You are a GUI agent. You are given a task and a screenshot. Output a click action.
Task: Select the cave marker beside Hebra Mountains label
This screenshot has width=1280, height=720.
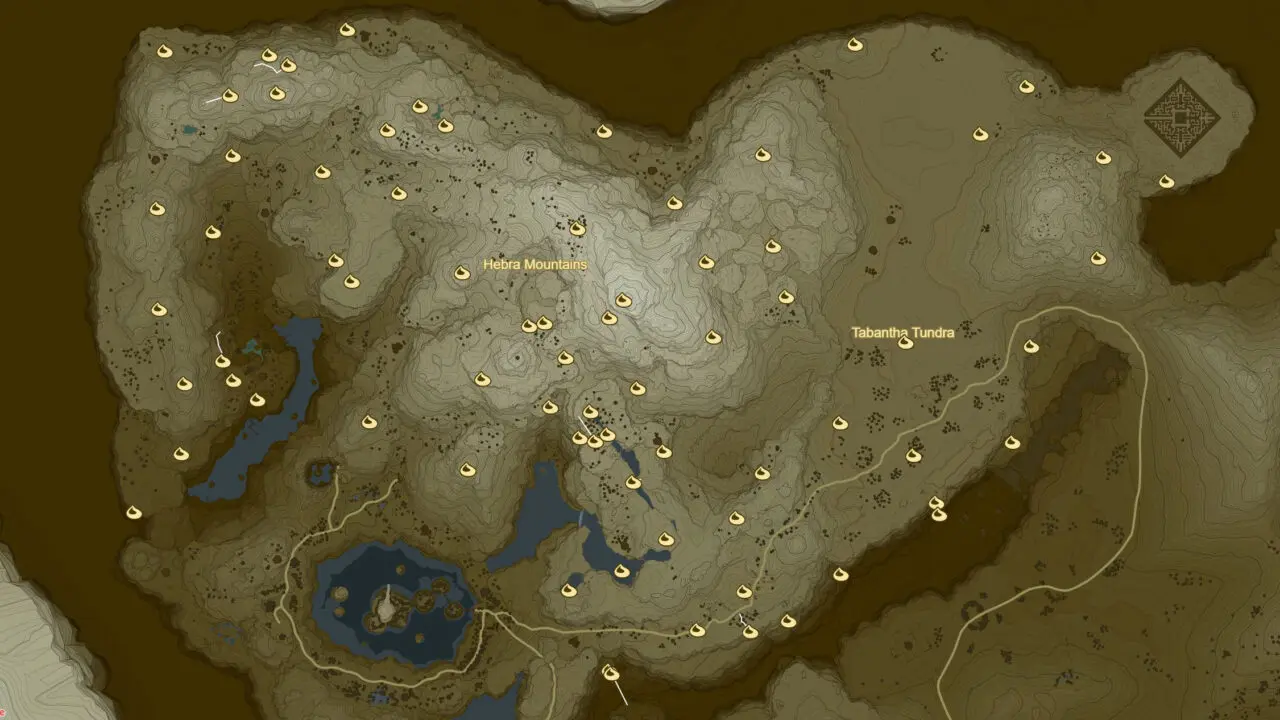462,272
